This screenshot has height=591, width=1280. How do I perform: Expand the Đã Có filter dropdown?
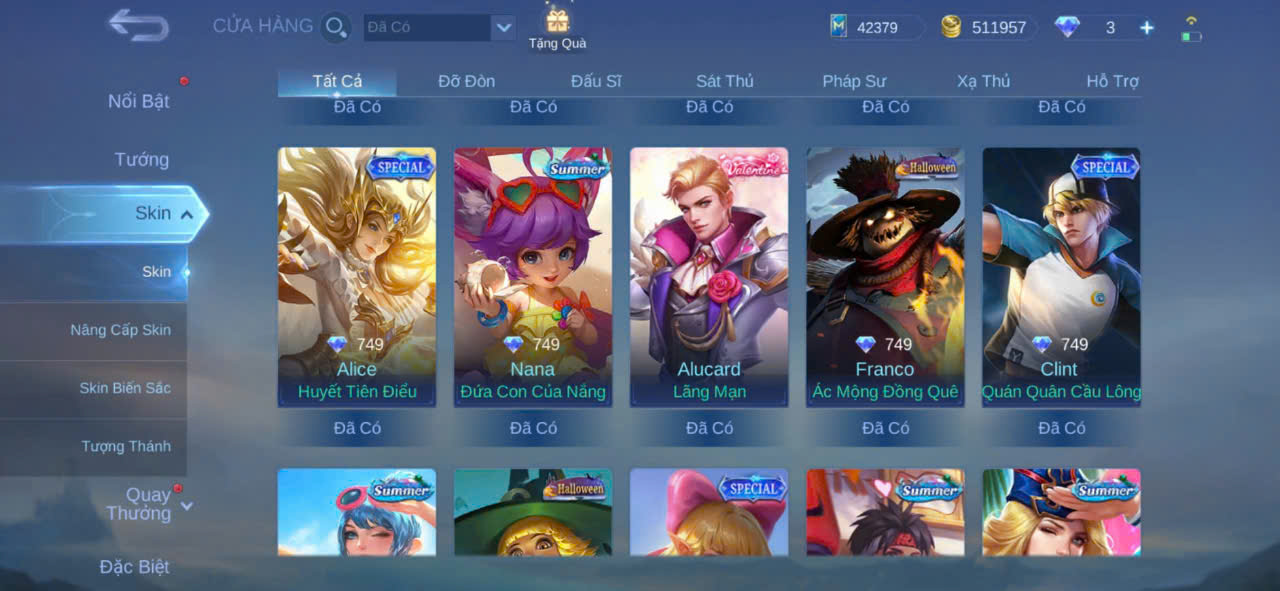click(503, 27)
